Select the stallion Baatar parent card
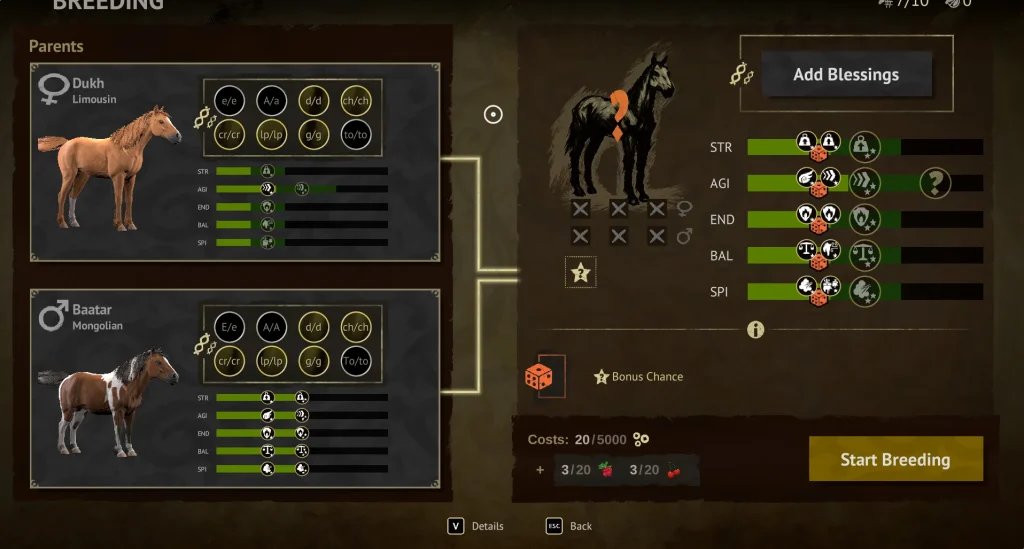 [x=235, y=388]
